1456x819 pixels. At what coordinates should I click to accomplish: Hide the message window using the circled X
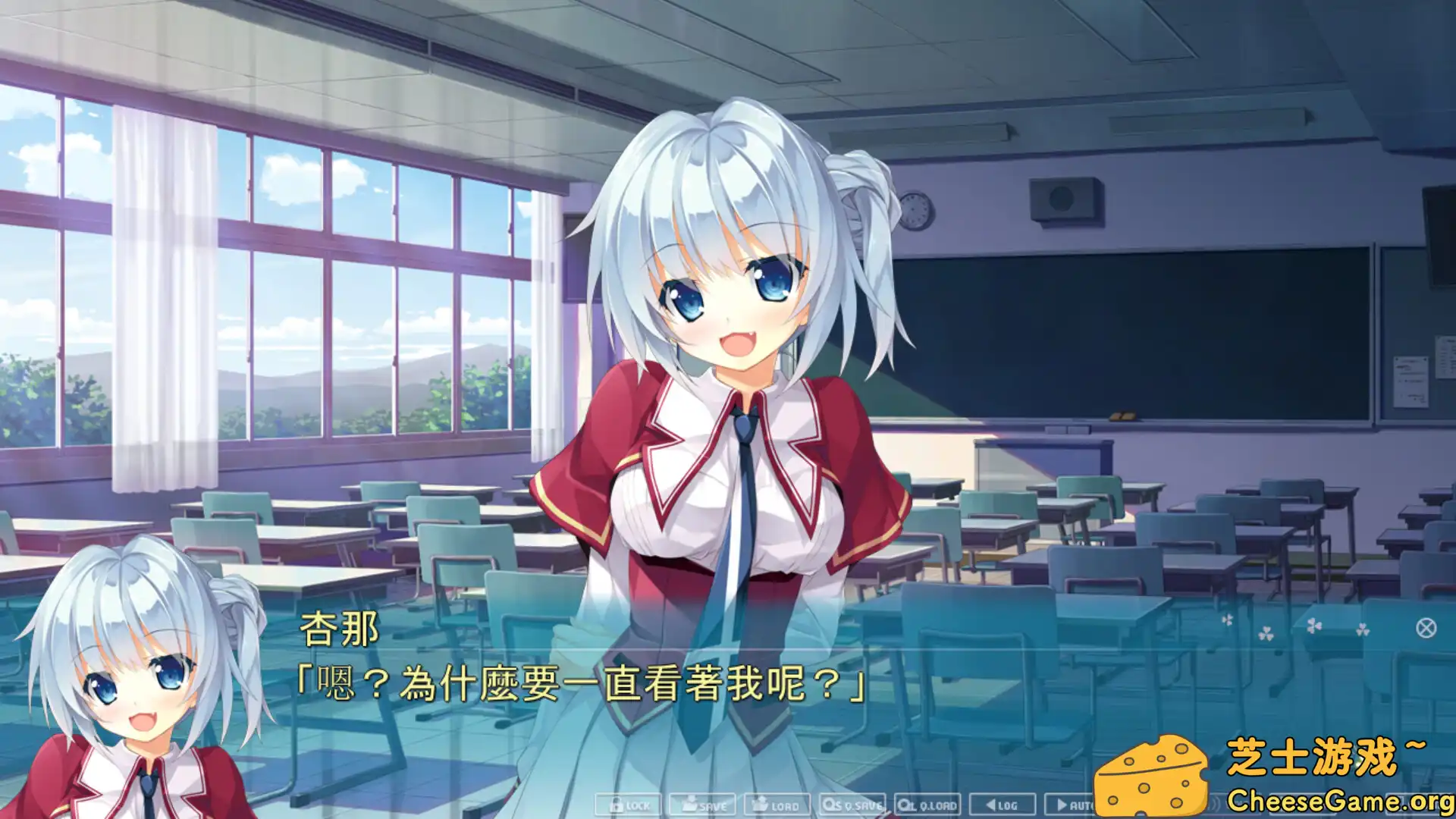point(1426,628)
